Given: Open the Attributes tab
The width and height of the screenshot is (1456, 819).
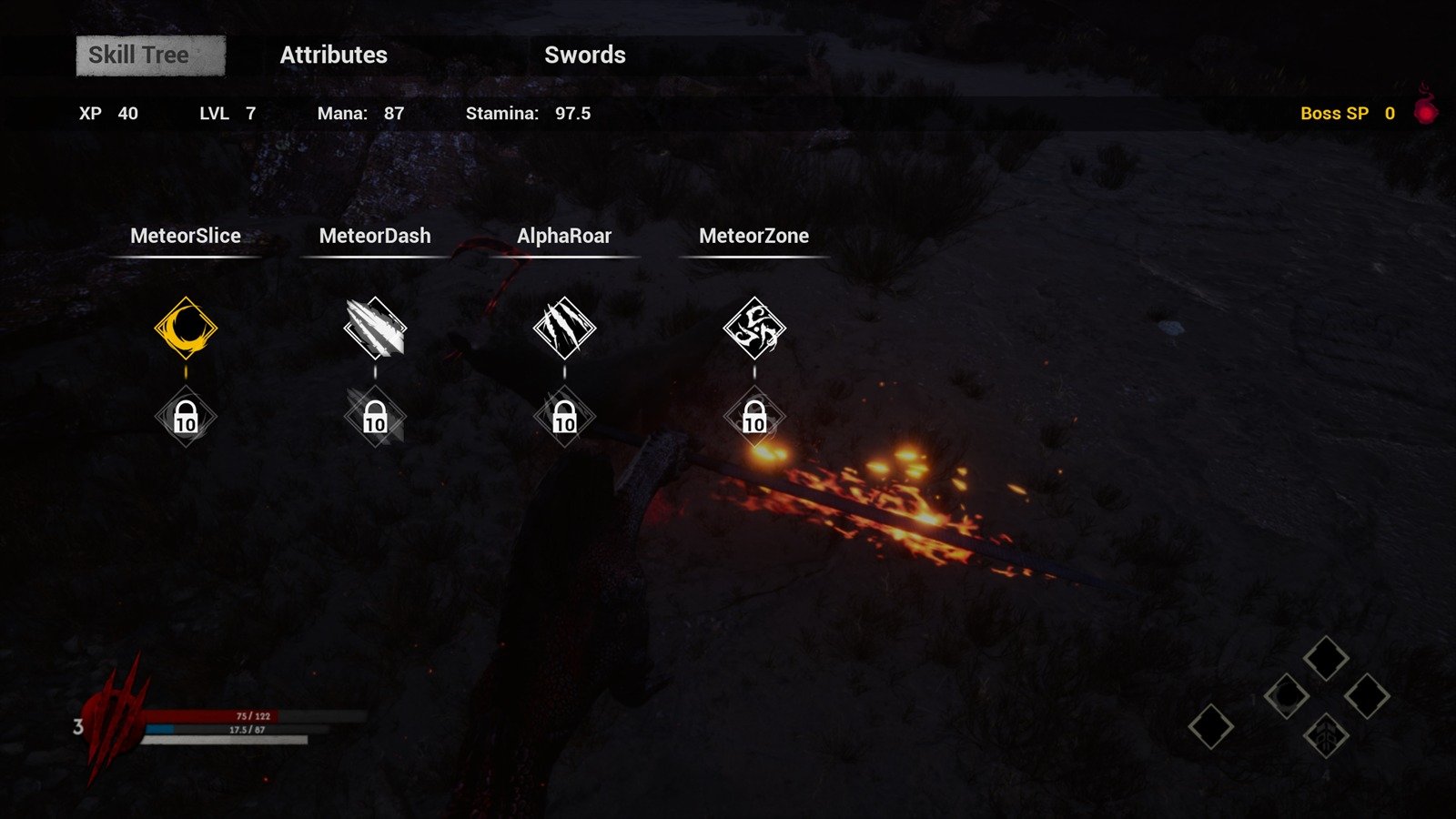Looking at the screenshot, I should pos(333,56).
